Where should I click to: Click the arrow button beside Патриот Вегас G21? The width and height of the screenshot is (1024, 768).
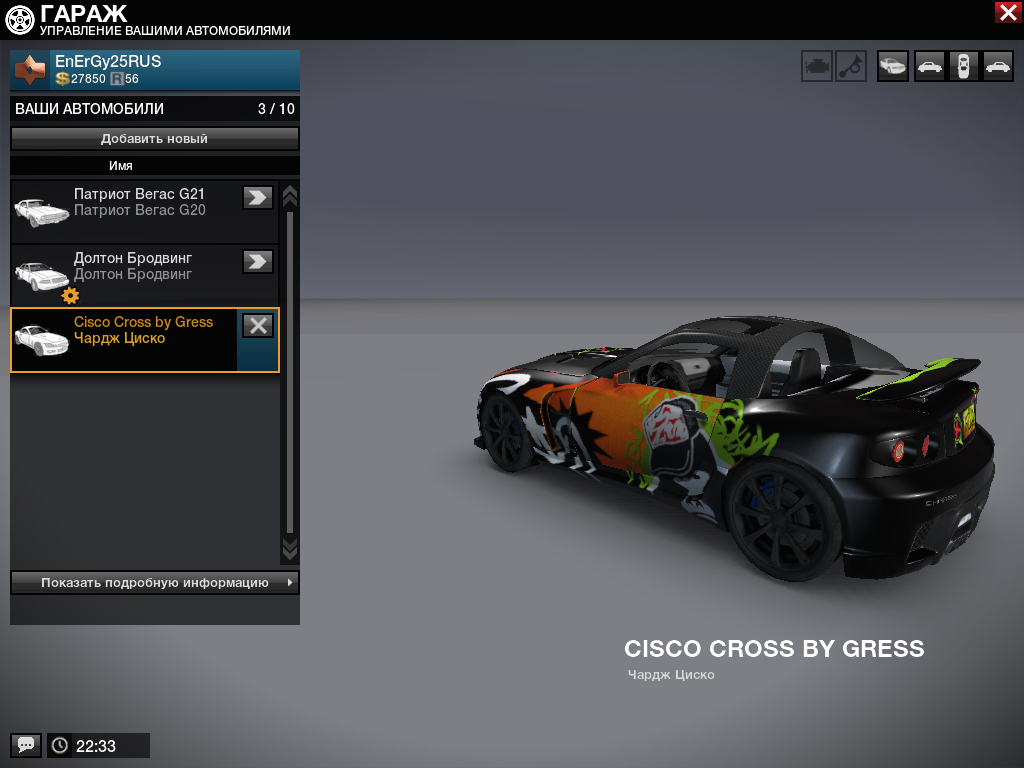click(258, 197)
